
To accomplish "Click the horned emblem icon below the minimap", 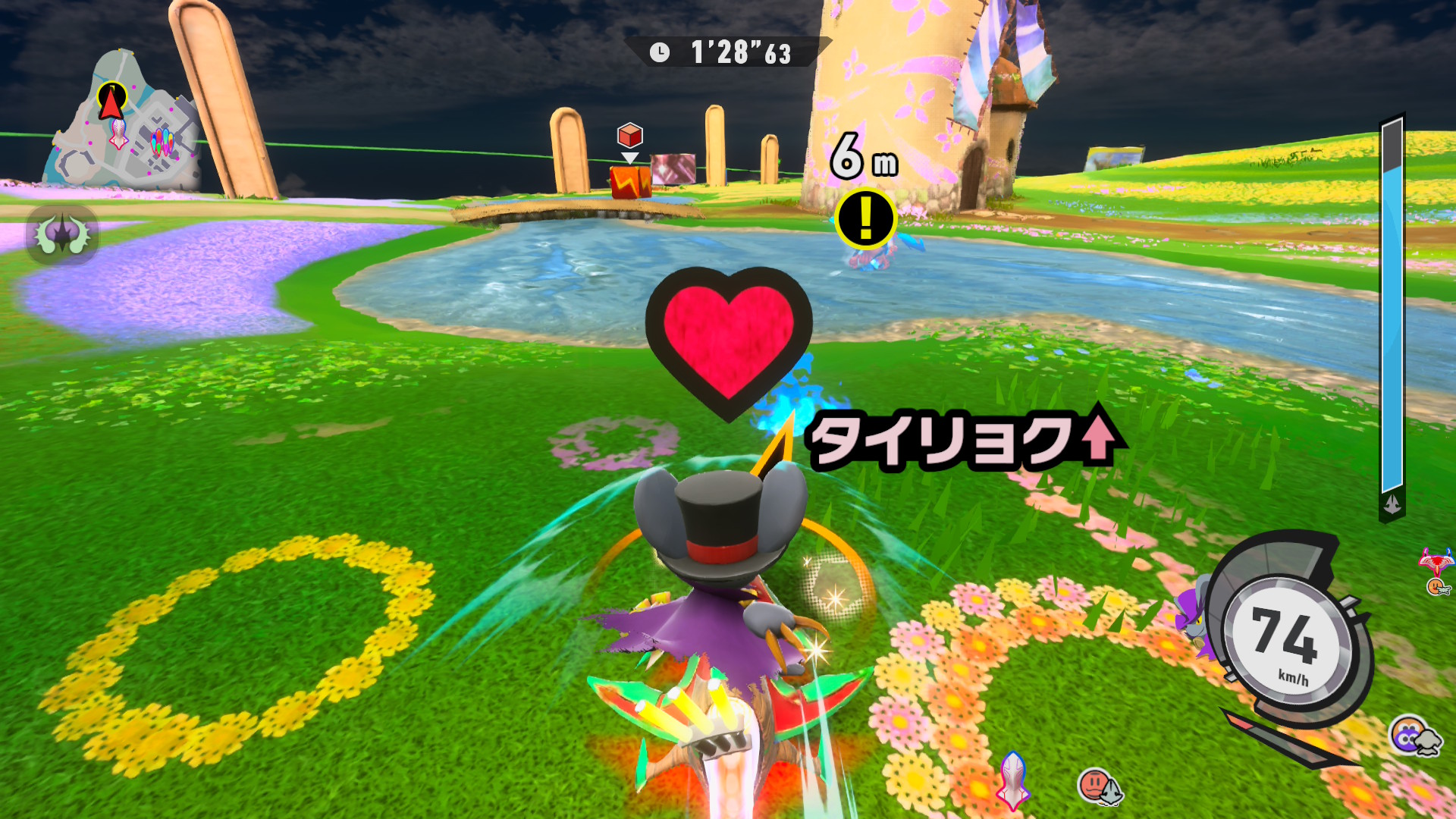I will pyautogui.click(x=62, y=234).
